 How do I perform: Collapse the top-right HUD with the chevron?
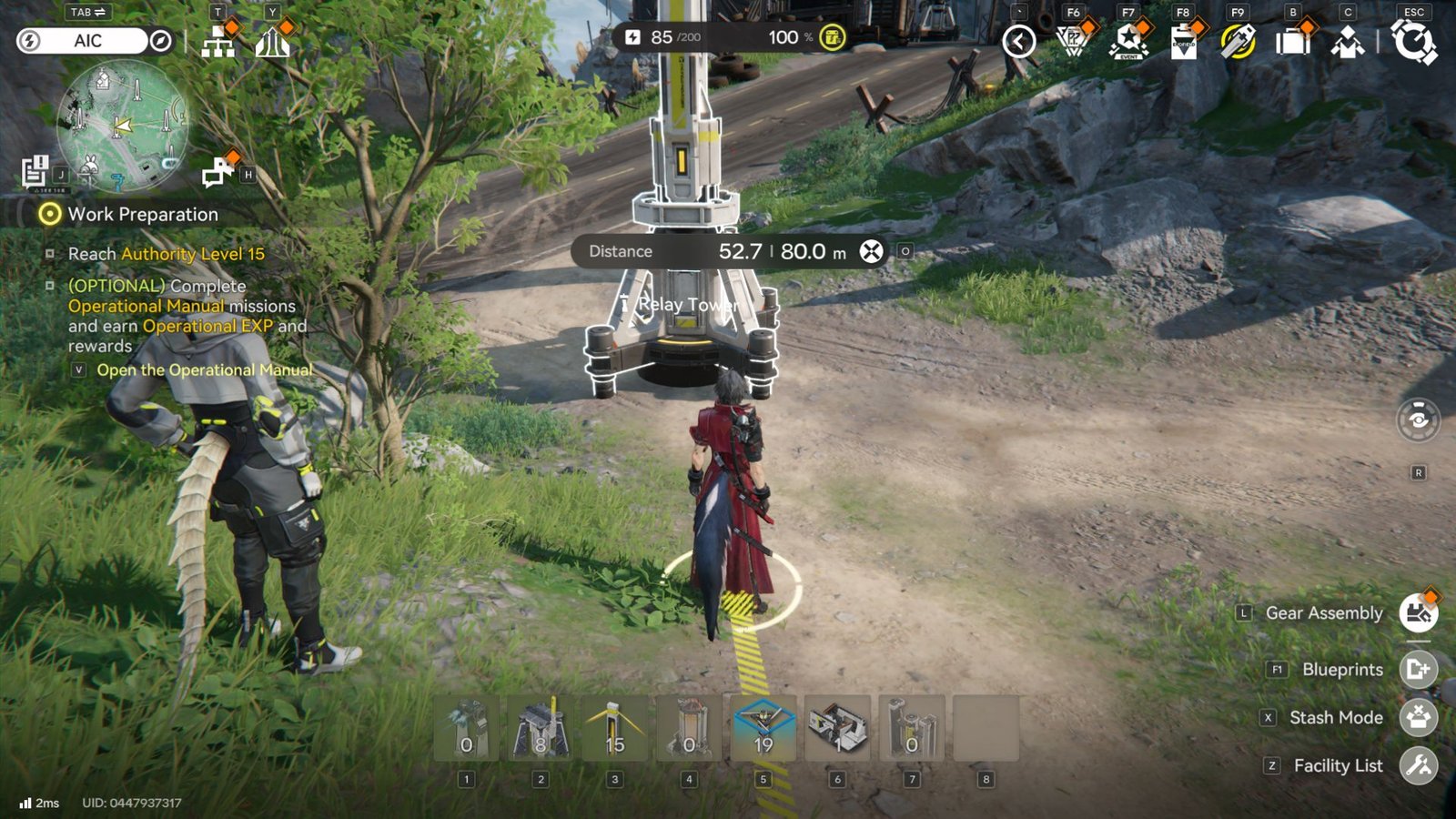[1016, 39]
